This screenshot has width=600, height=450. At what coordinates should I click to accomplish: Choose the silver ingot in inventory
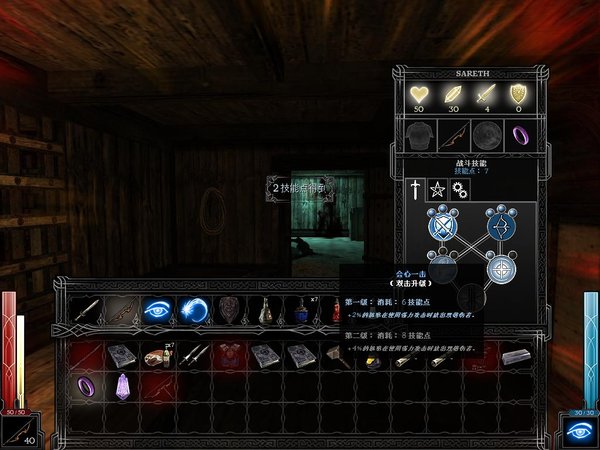pos(516,355)
